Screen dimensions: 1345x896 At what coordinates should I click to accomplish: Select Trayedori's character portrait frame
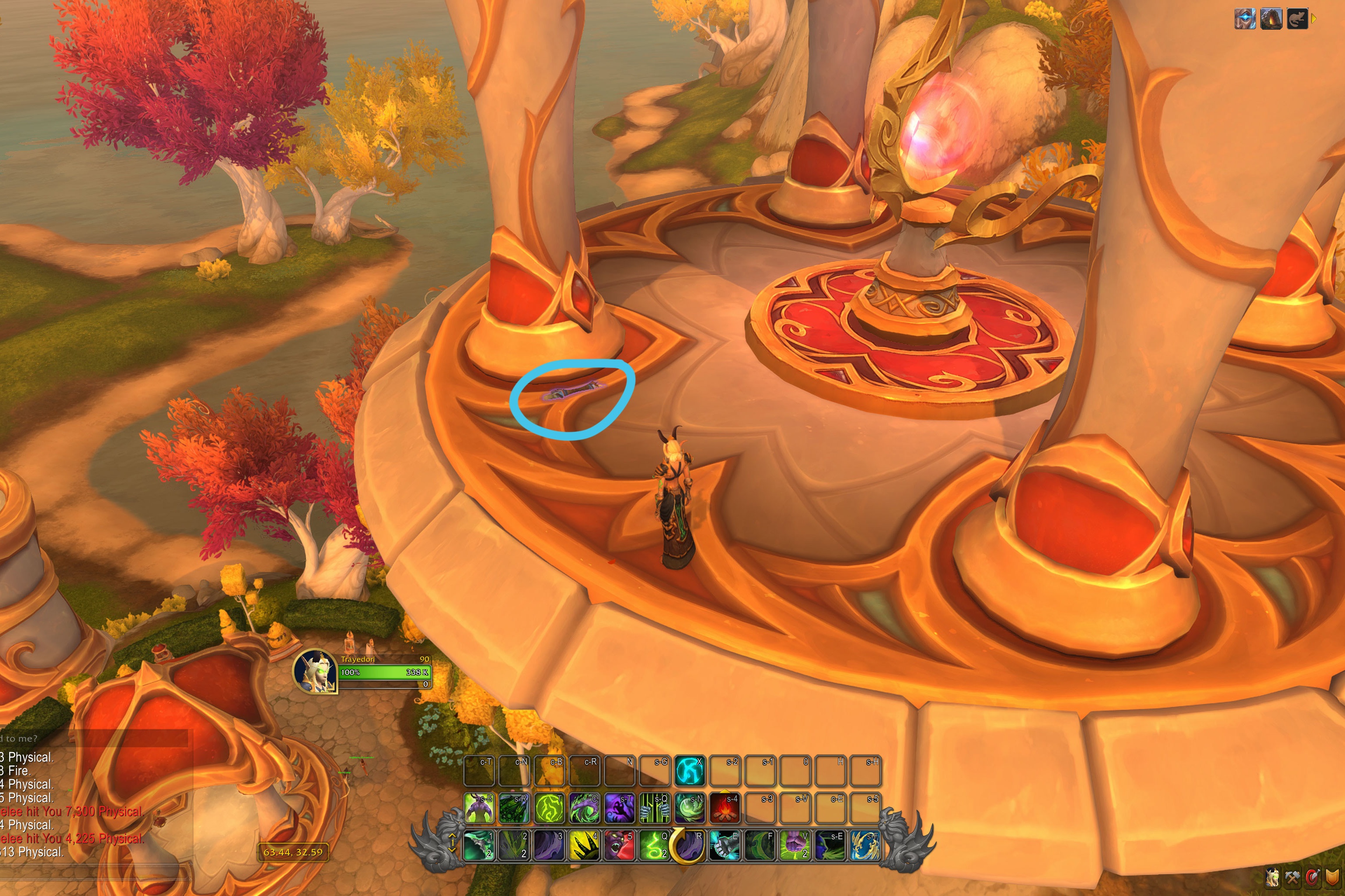(x=318, y=671)
